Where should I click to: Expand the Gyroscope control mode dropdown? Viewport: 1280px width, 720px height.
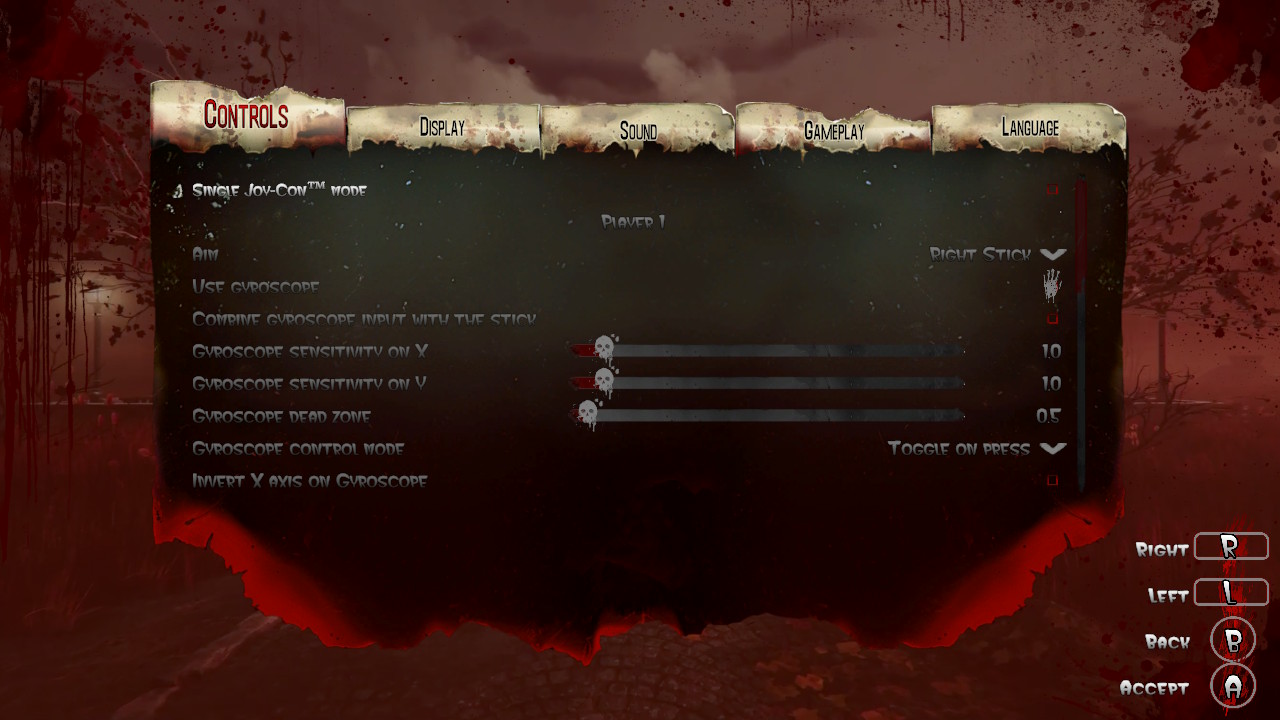click(1052, 449)
